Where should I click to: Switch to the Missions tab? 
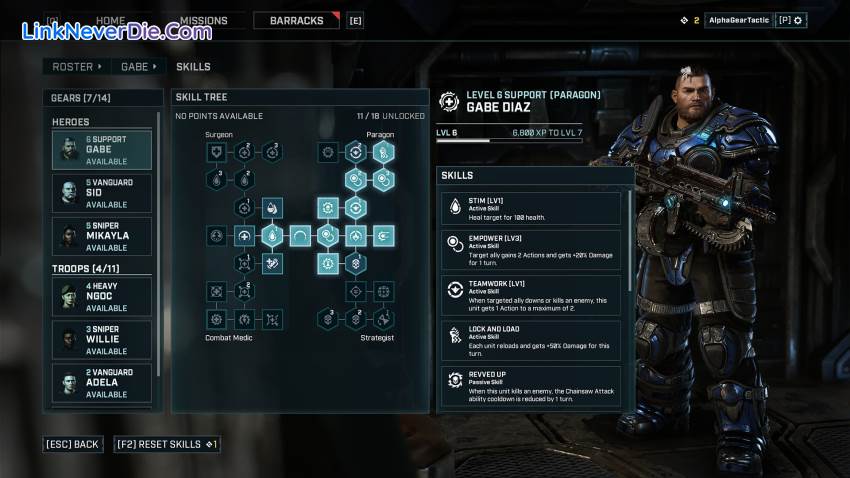tap(203, 20)
